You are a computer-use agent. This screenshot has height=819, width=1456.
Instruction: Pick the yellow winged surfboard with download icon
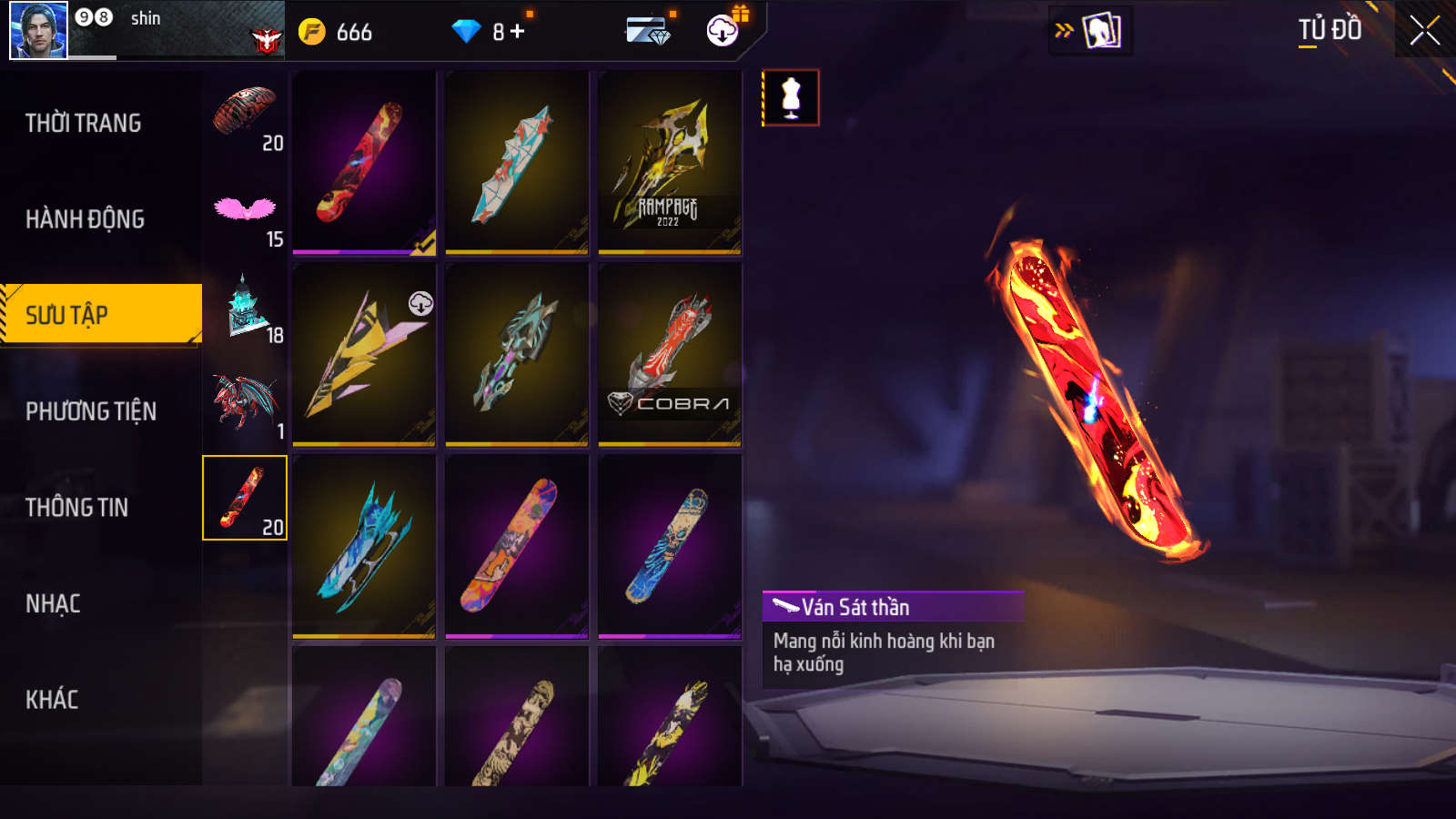tap(364, 354)
